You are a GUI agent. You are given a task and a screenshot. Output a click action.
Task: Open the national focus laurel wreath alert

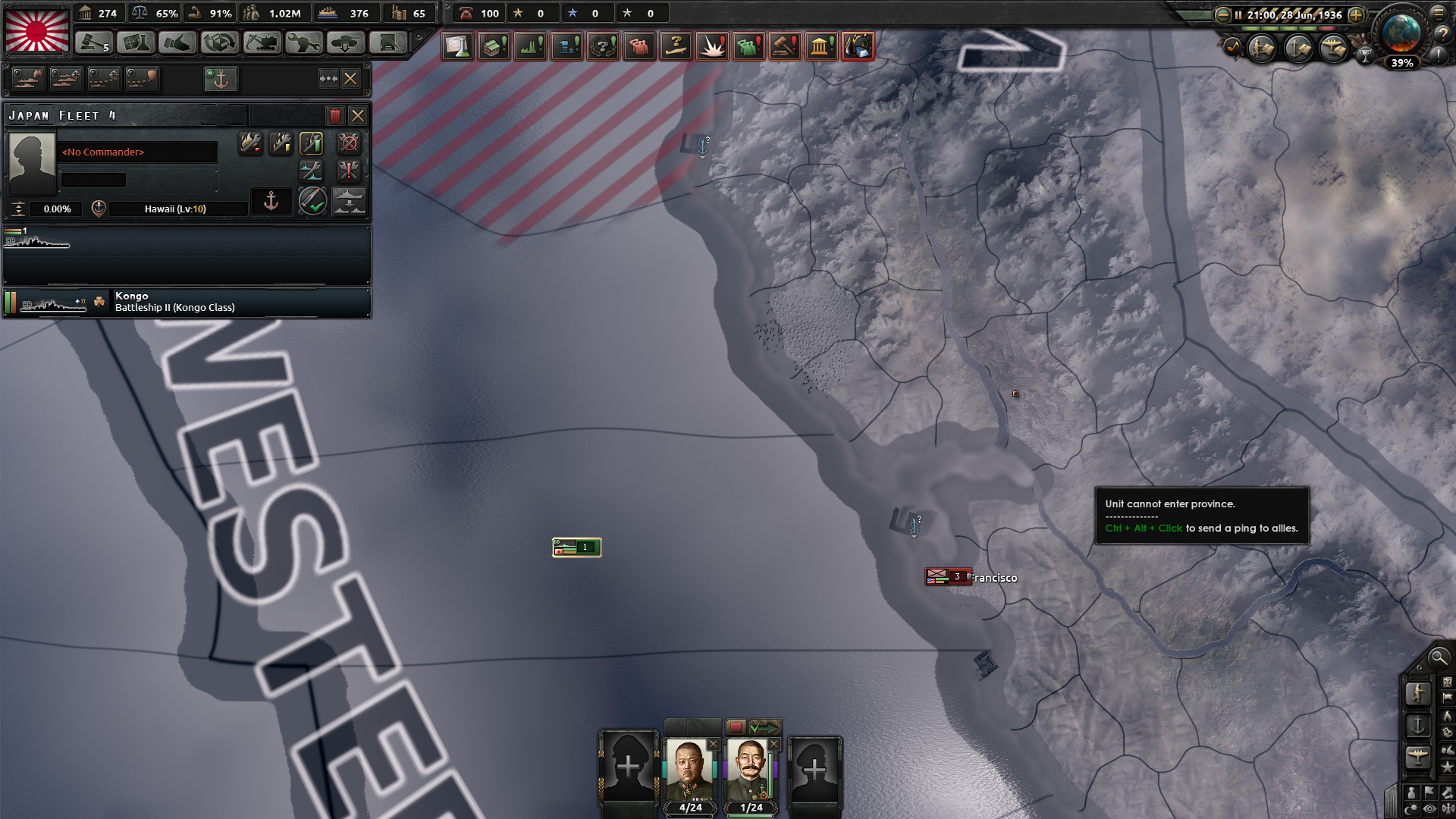[602, 46]
